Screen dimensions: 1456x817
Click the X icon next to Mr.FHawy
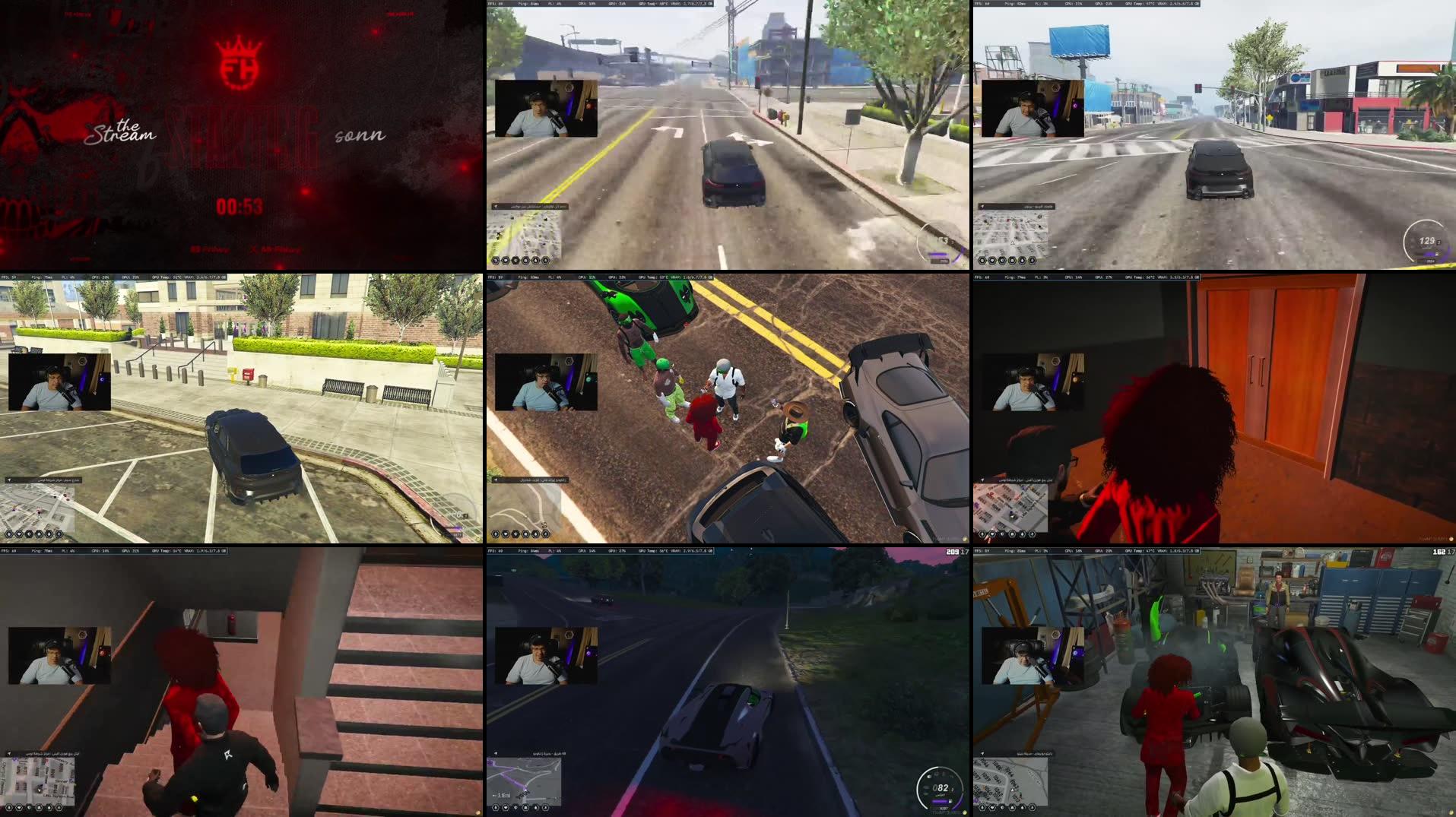click(x=253, y=249)
